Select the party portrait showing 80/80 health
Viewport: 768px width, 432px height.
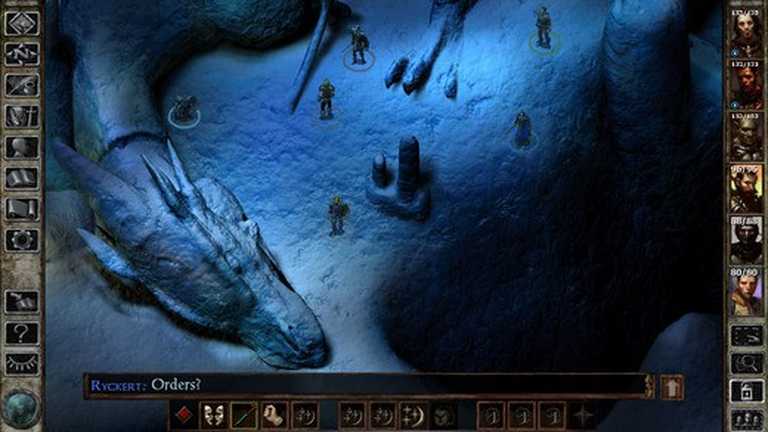click(745, 291)
